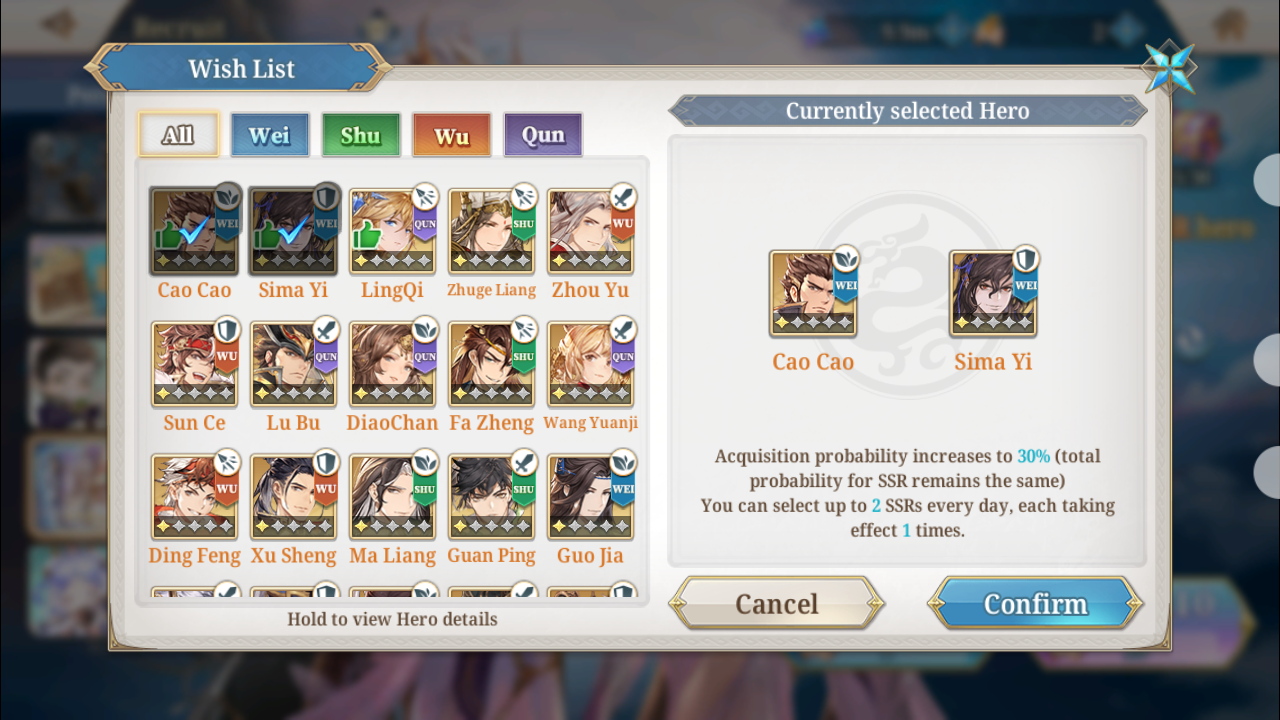The width and height of the screenshot is (1280, 720).
Task: Filter heroes by the Qun tab
Action: pos(543,135)
